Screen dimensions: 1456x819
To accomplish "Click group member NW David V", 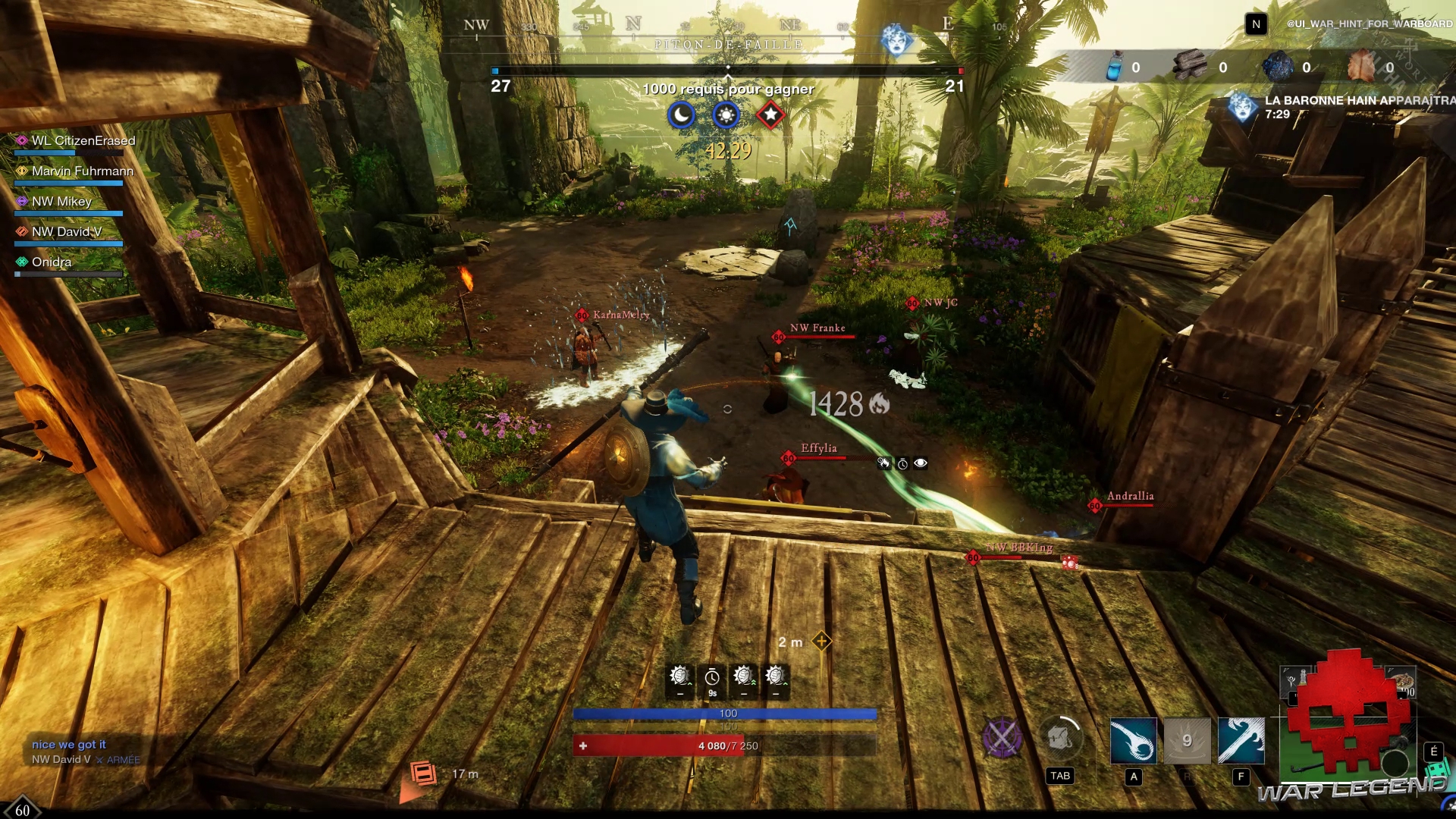I will [x=66, y=232].
